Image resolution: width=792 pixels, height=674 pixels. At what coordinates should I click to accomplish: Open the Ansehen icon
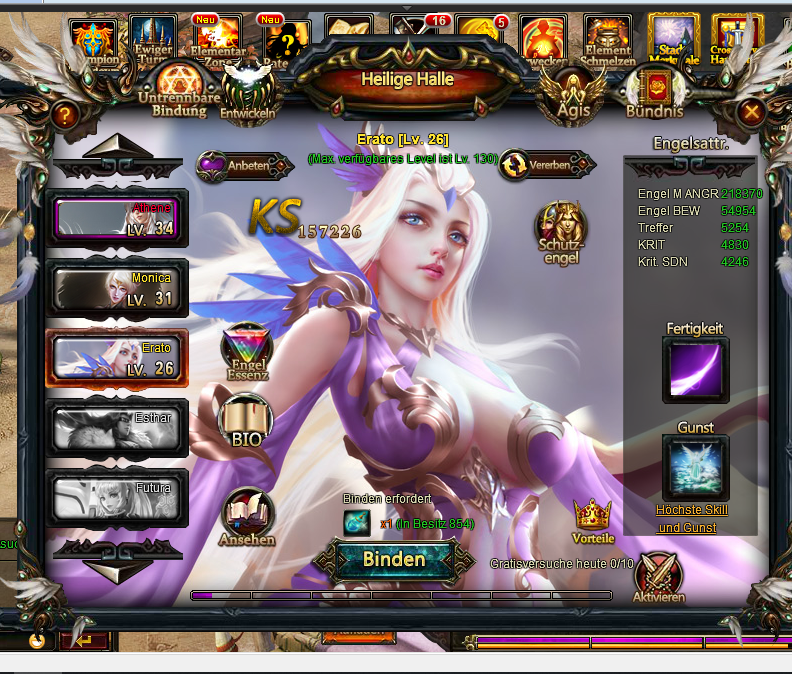point(246,517)
